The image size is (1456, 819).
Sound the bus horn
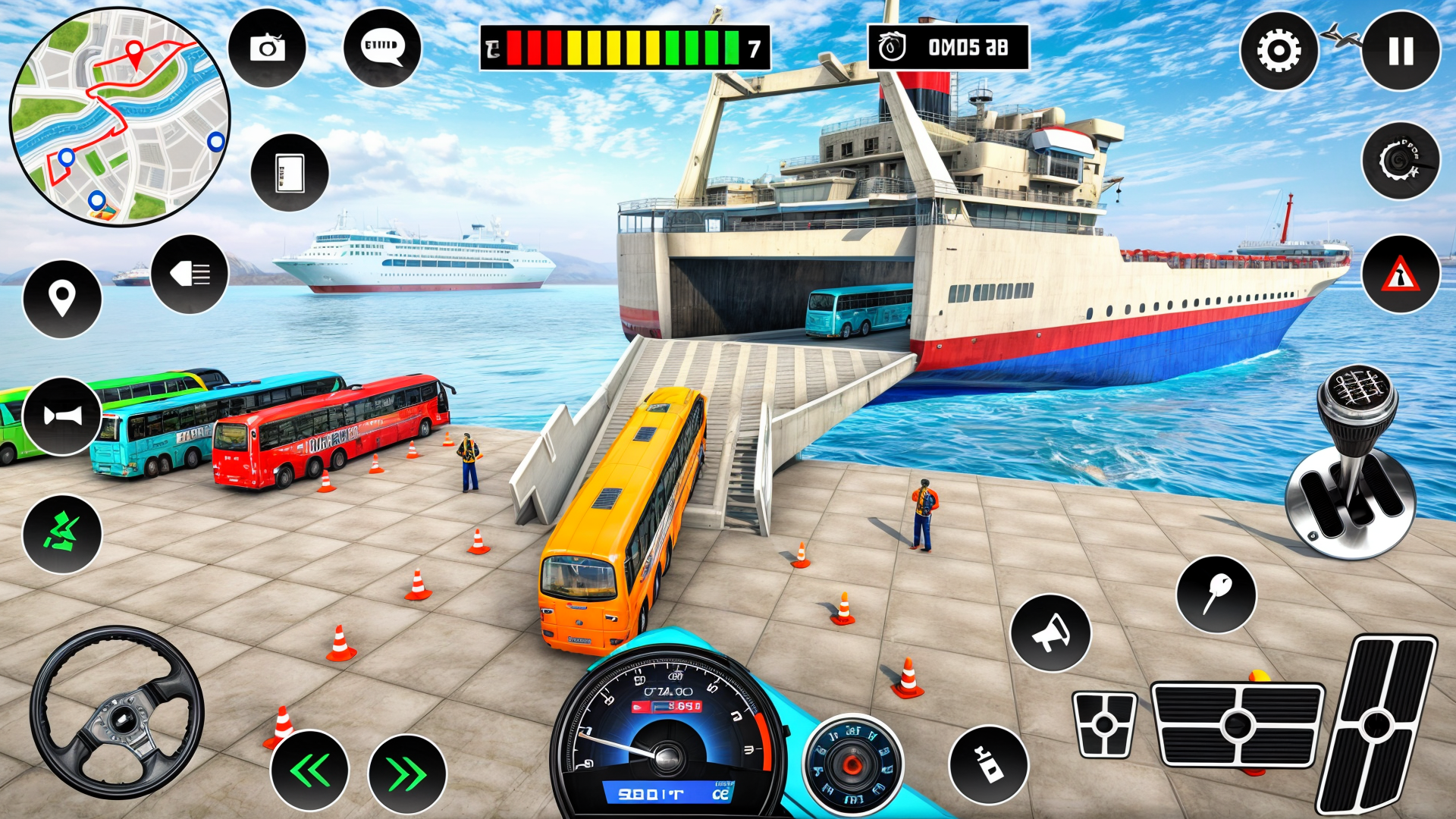pyautogui.click(x=64, y=413)
